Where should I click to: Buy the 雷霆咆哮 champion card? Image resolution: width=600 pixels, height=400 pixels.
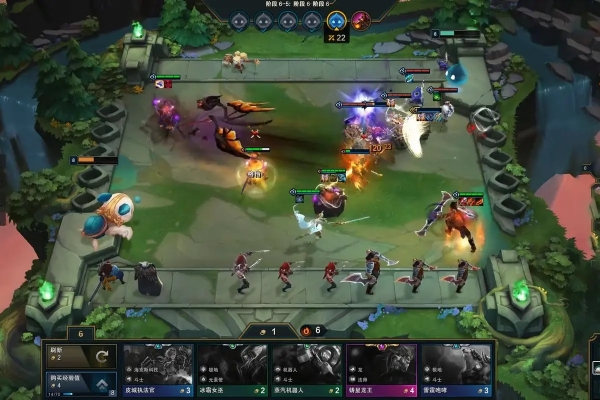point(457,370)
